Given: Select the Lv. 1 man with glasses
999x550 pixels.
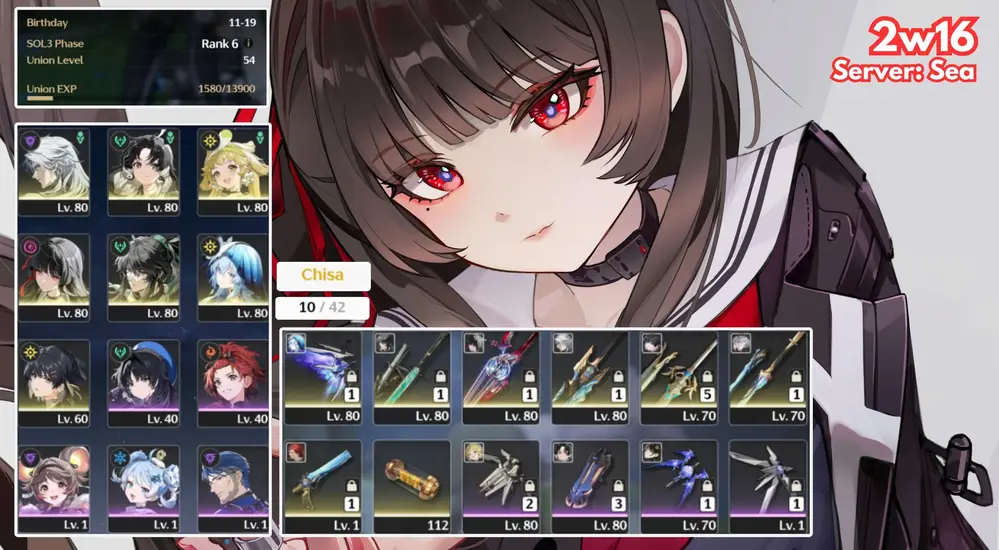Looking at the screenshot, I should coord(232,487).
